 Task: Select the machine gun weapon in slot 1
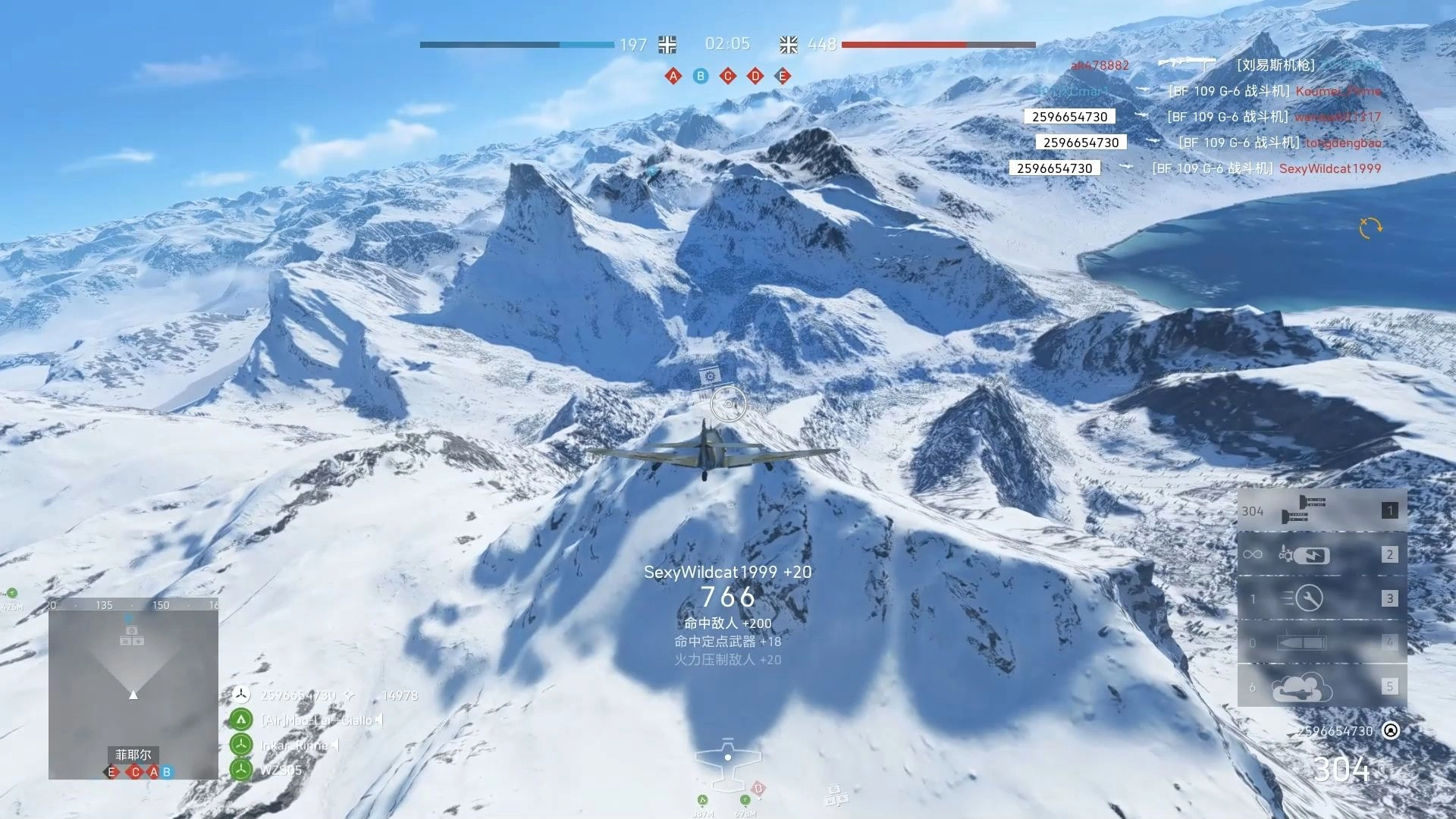(x=1321, y=510)
